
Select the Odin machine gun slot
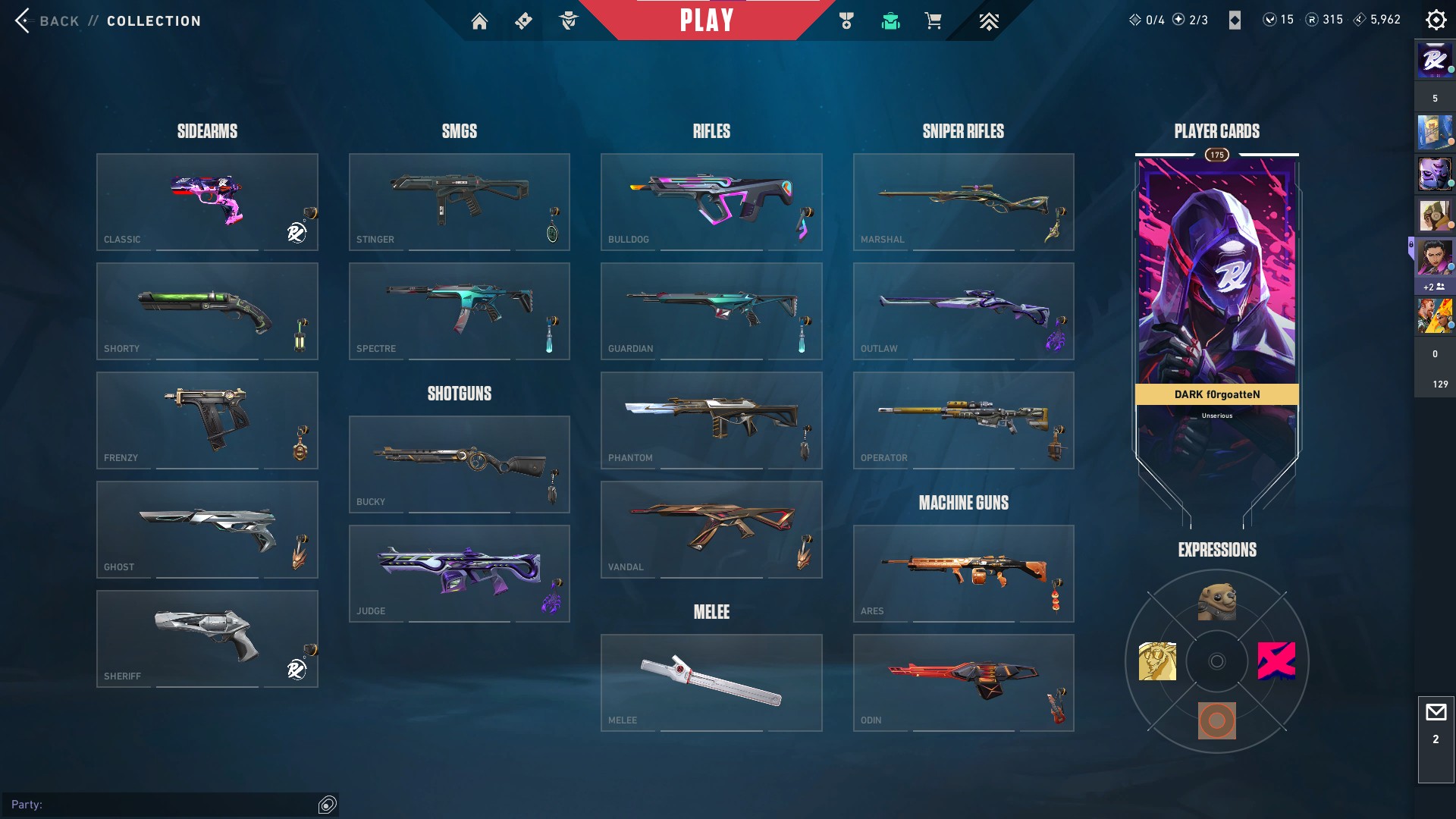tap(963, 682)
